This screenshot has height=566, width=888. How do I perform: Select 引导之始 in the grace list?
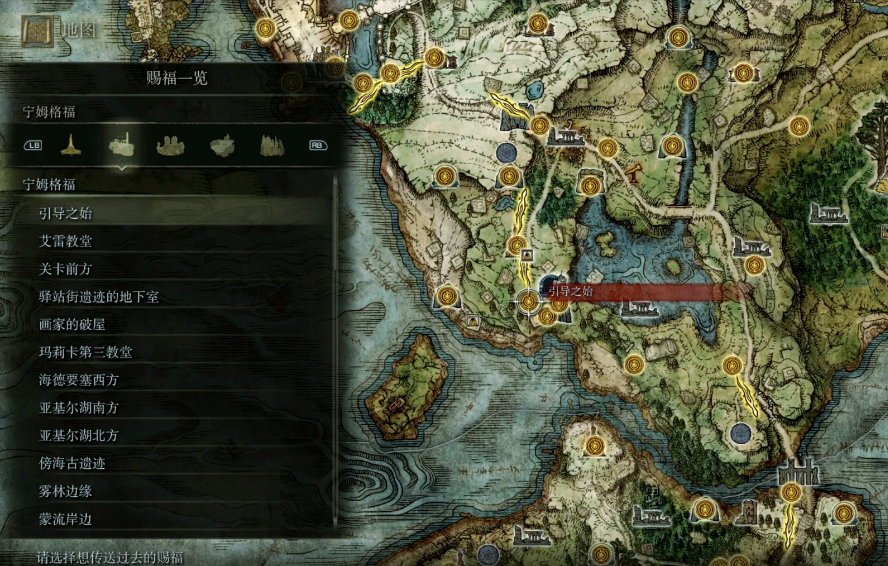pyautogui.click(x=66, y=213)
